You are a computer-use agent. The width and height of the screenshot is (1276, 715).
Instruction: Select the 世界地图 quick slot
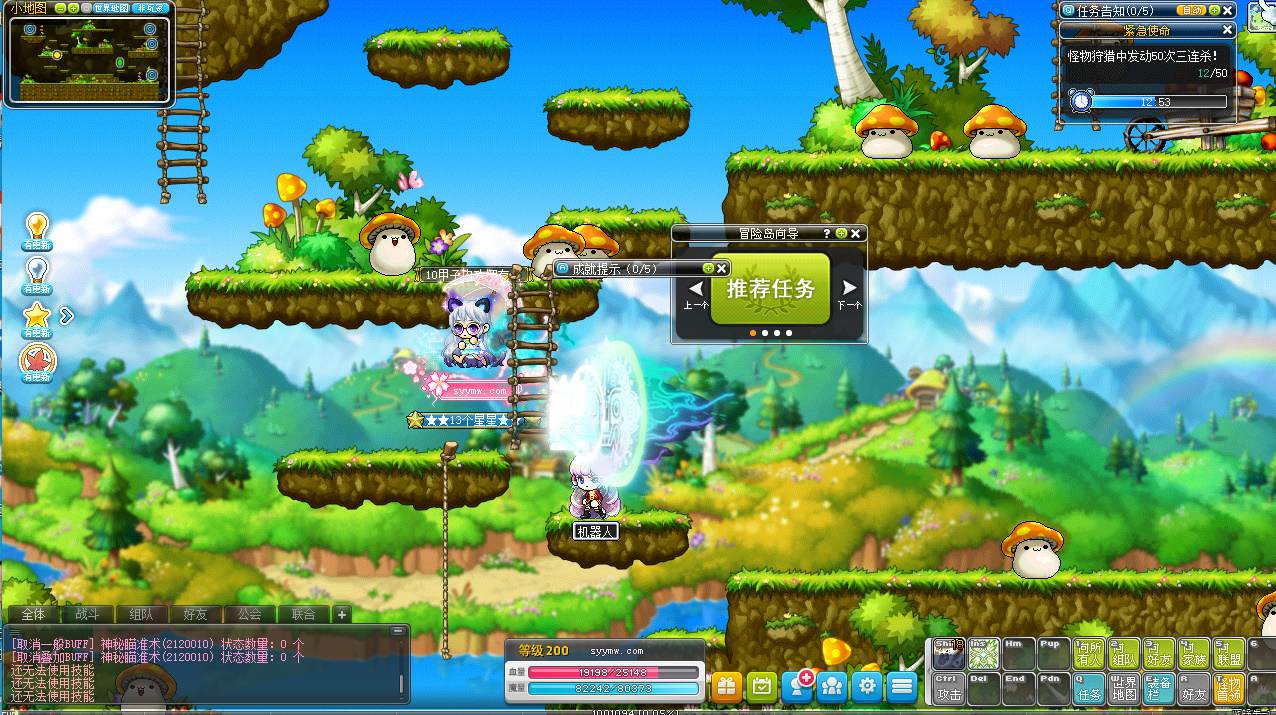click(1124, 688)
